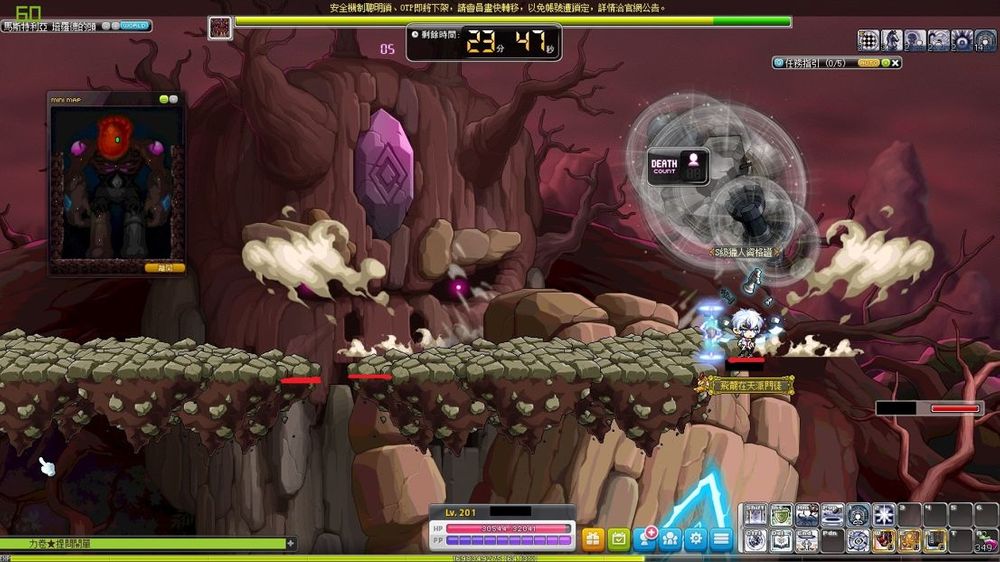
Task: Open the gift box cash shop button
Action: point(593,539)
